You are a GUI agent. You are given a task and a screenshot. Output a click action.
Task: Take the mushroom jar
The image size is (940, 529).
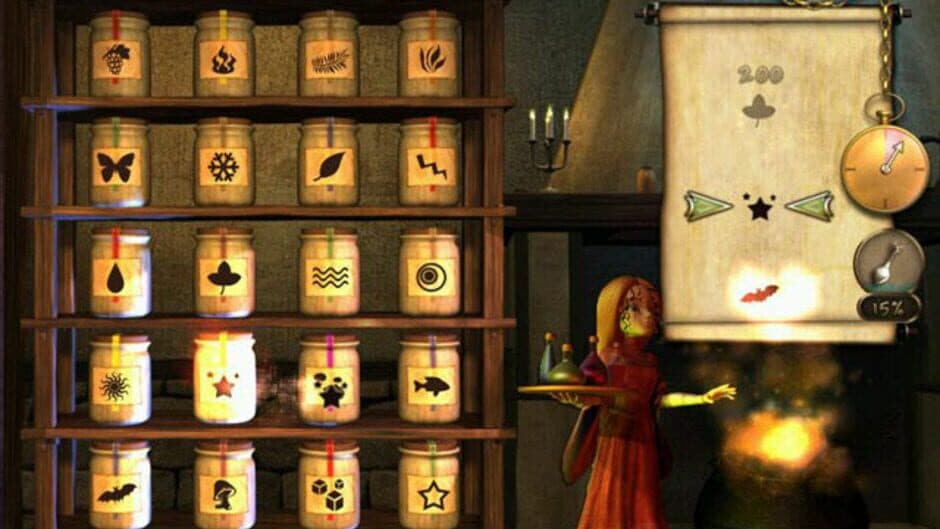223,492
